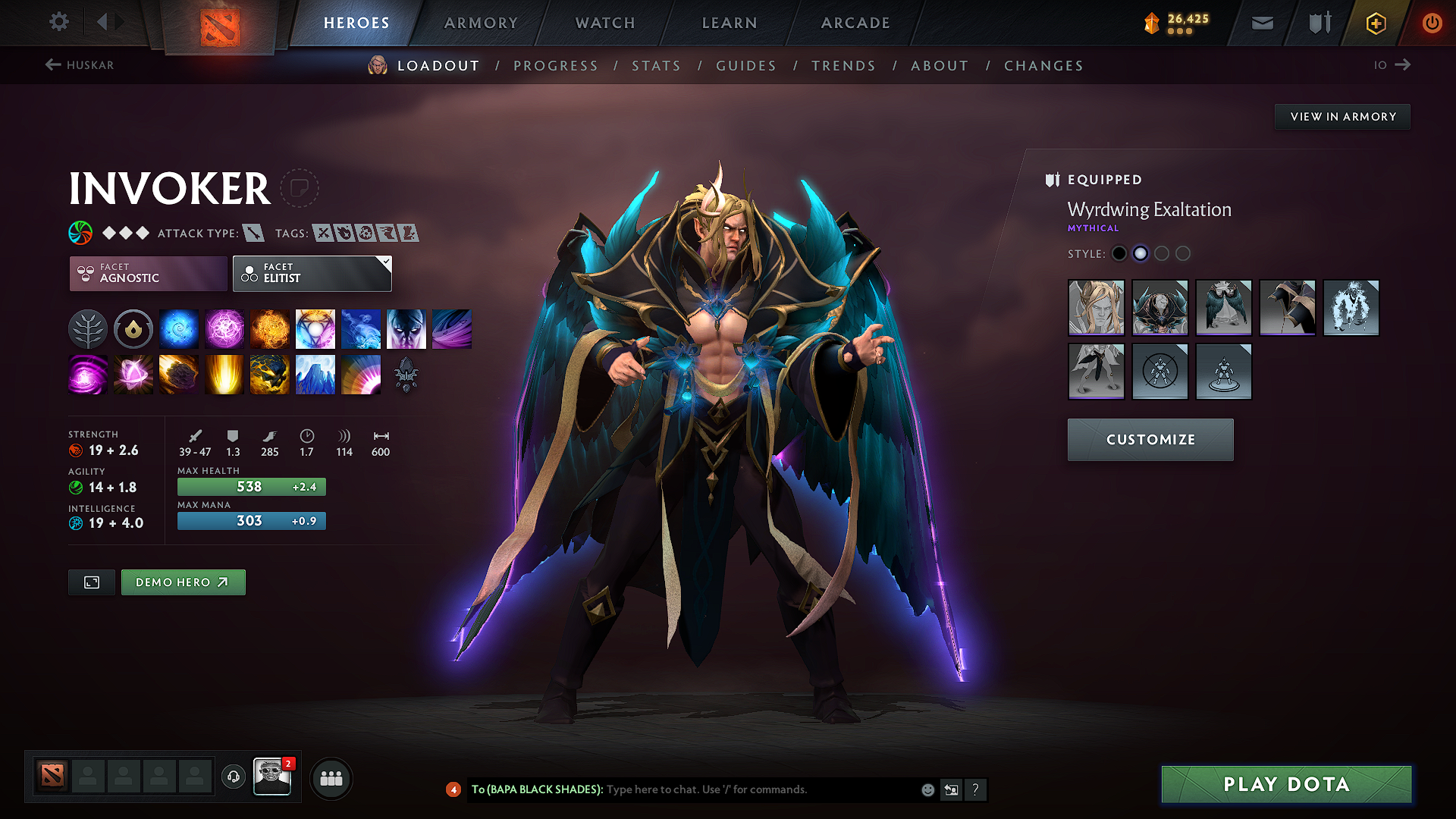
Task: Select the first black style variant dot
Action: pyautogui.click(x=1119, y=253)
